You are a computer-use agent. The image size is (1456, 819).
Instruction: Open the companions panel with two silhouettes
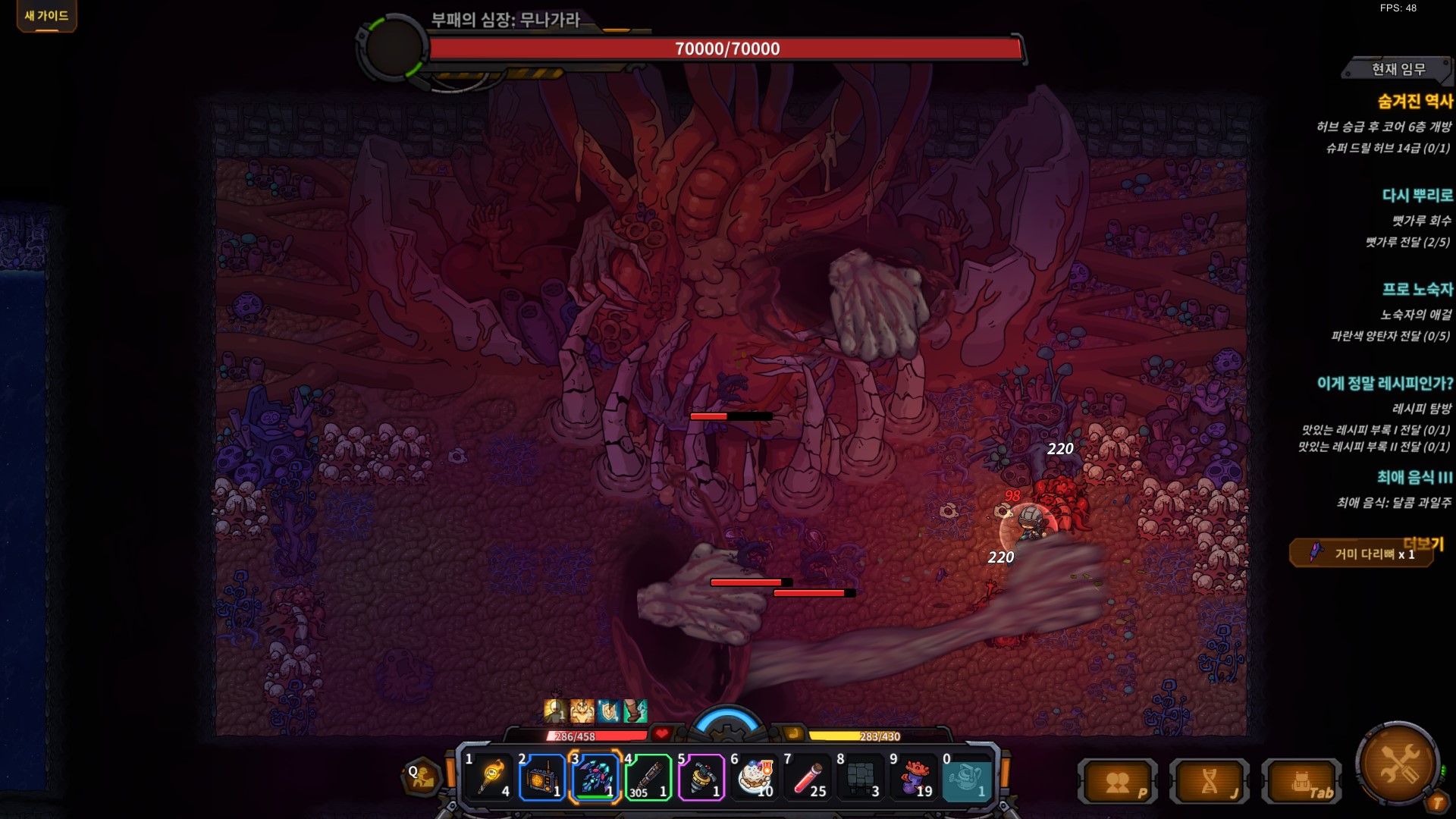pyautogui.click(x=1118, y=782)
